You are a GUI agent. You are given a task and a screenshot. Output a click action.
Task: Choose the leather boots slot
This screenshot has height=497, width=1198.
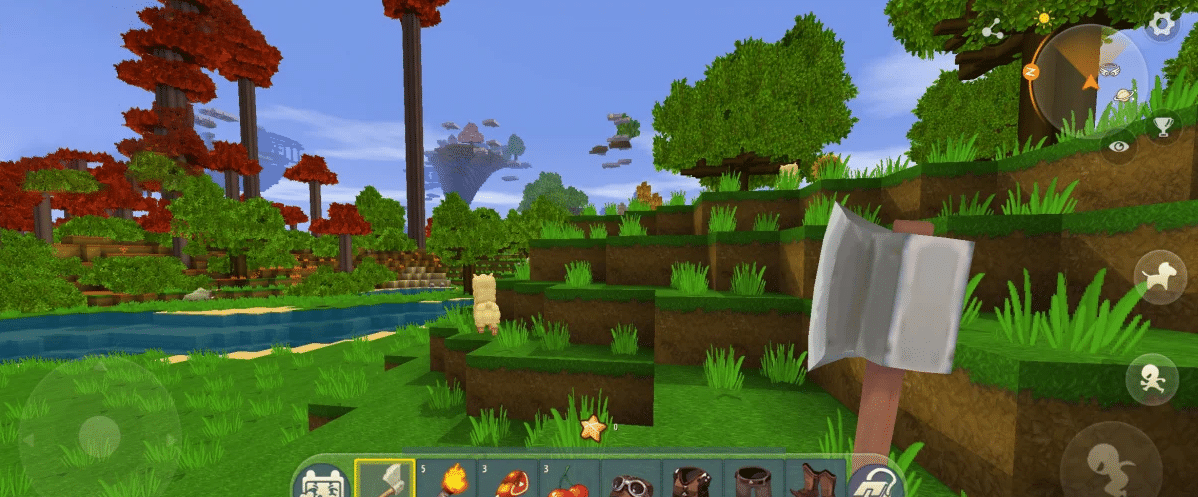[x=813, y=481]
